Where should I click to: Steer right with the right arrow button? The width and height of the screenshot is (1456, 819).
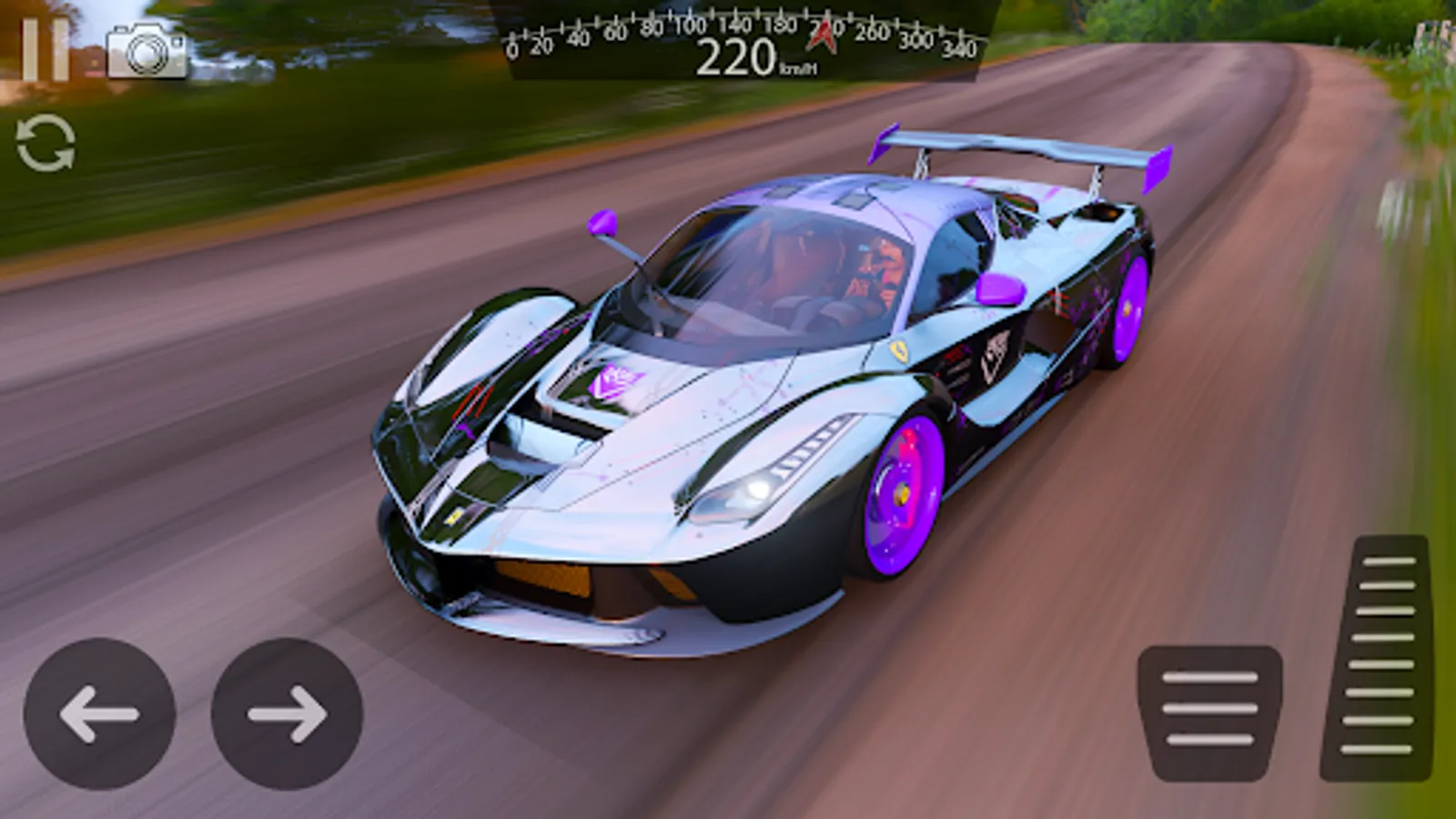pyautogui.click(x=287, y=714)
